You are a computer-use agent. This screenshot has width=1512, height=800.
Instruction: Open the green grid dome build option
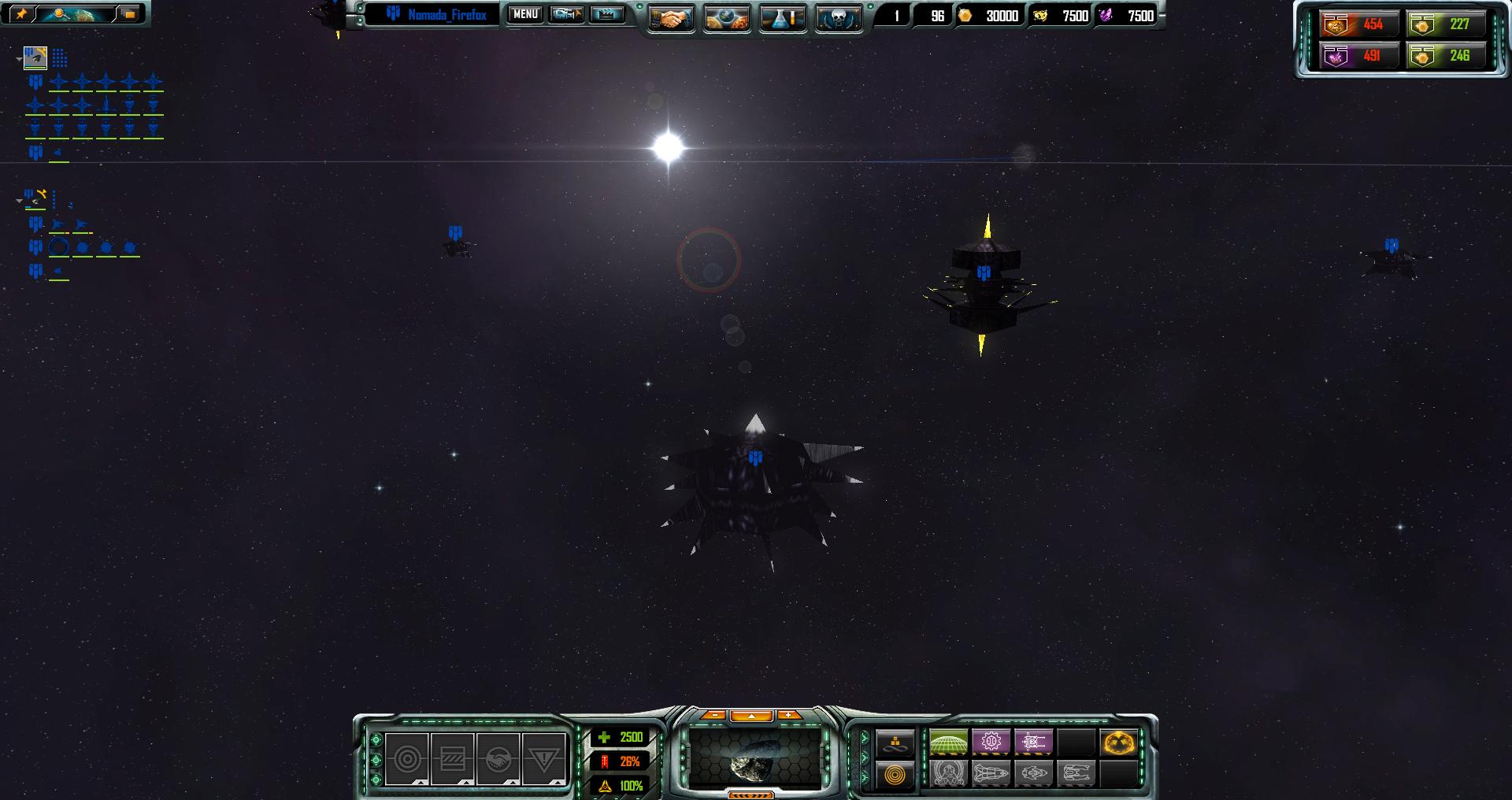[948, 742]
